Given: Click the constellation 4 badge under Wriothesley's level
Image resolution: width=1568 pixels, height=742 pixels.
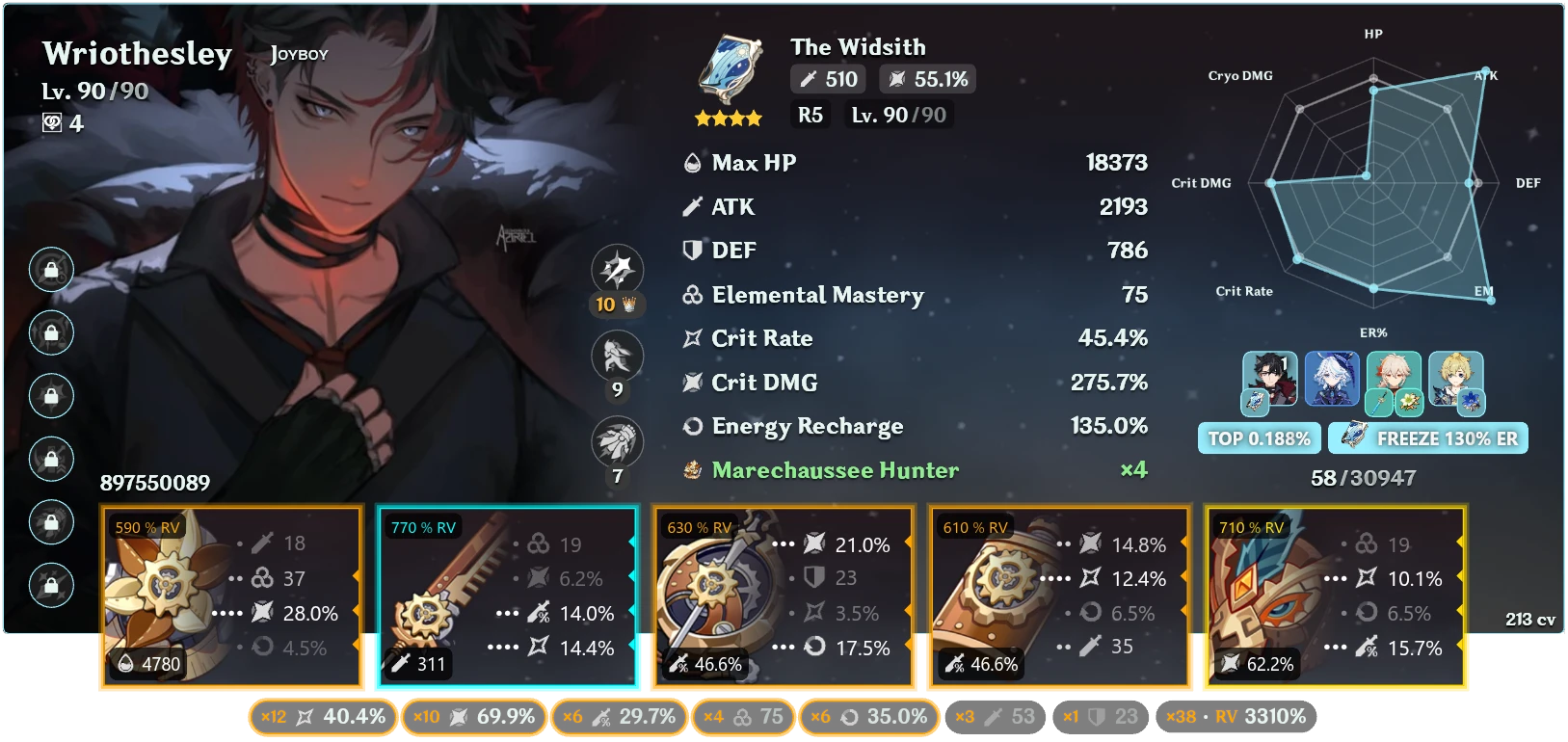Looking at the screenshot, I should (x=65, y=123).
